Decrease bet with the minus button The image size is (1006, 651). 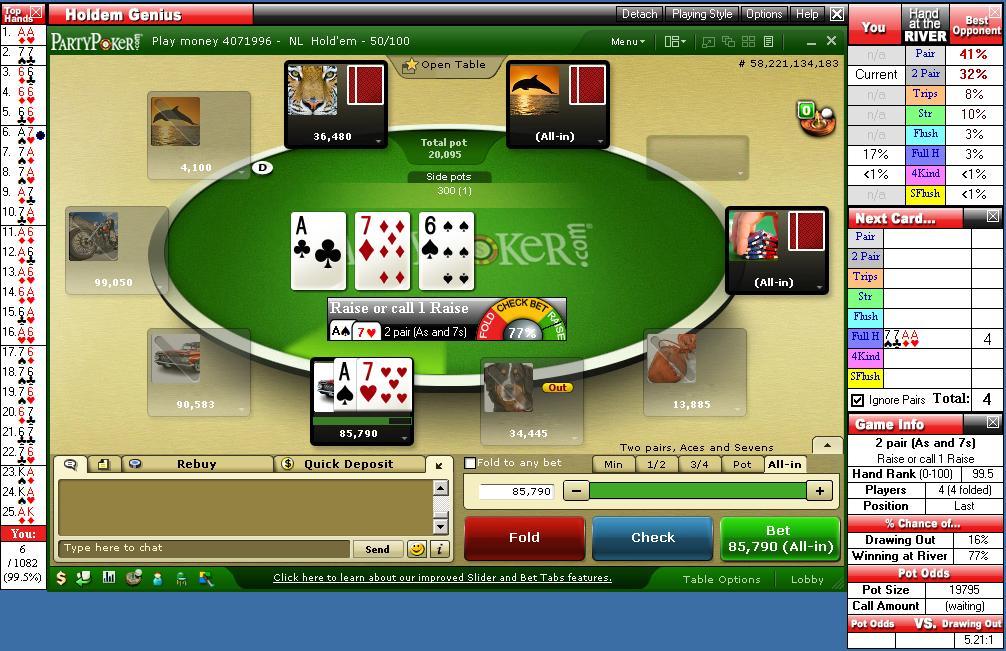tap(575, 491)
